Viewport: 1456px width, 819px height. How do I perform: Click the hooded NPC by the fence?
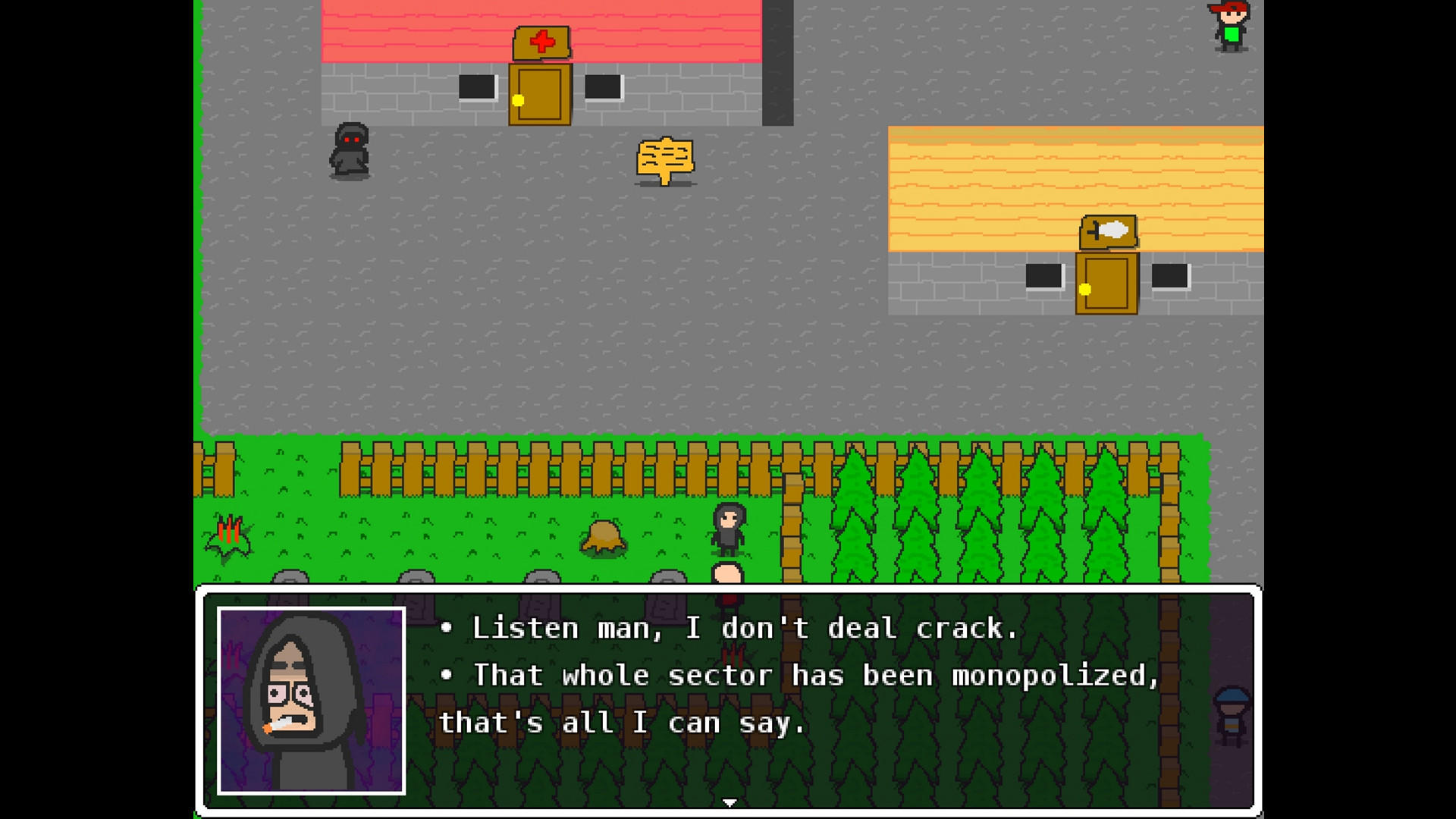pyautogui.click(x=728, y=529)
